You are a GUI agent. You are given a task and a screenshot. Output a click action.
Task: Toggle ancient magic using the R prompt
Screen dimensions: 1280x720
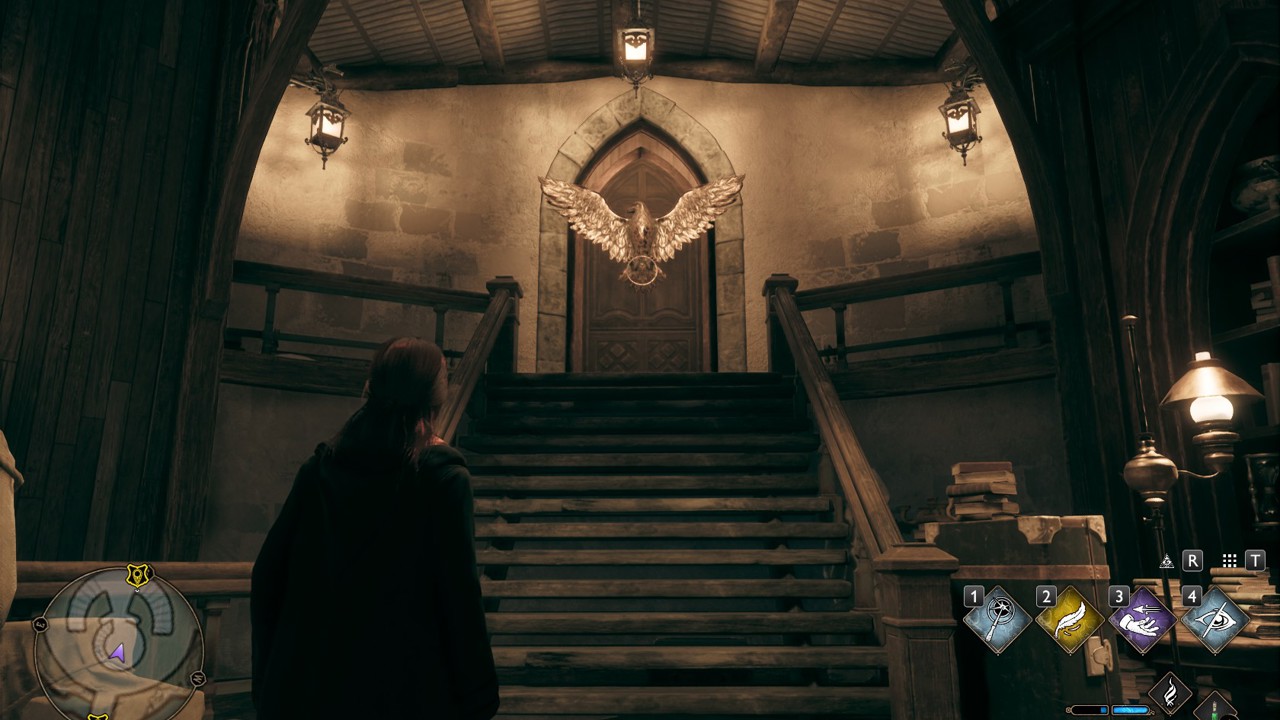point(1192,561)
